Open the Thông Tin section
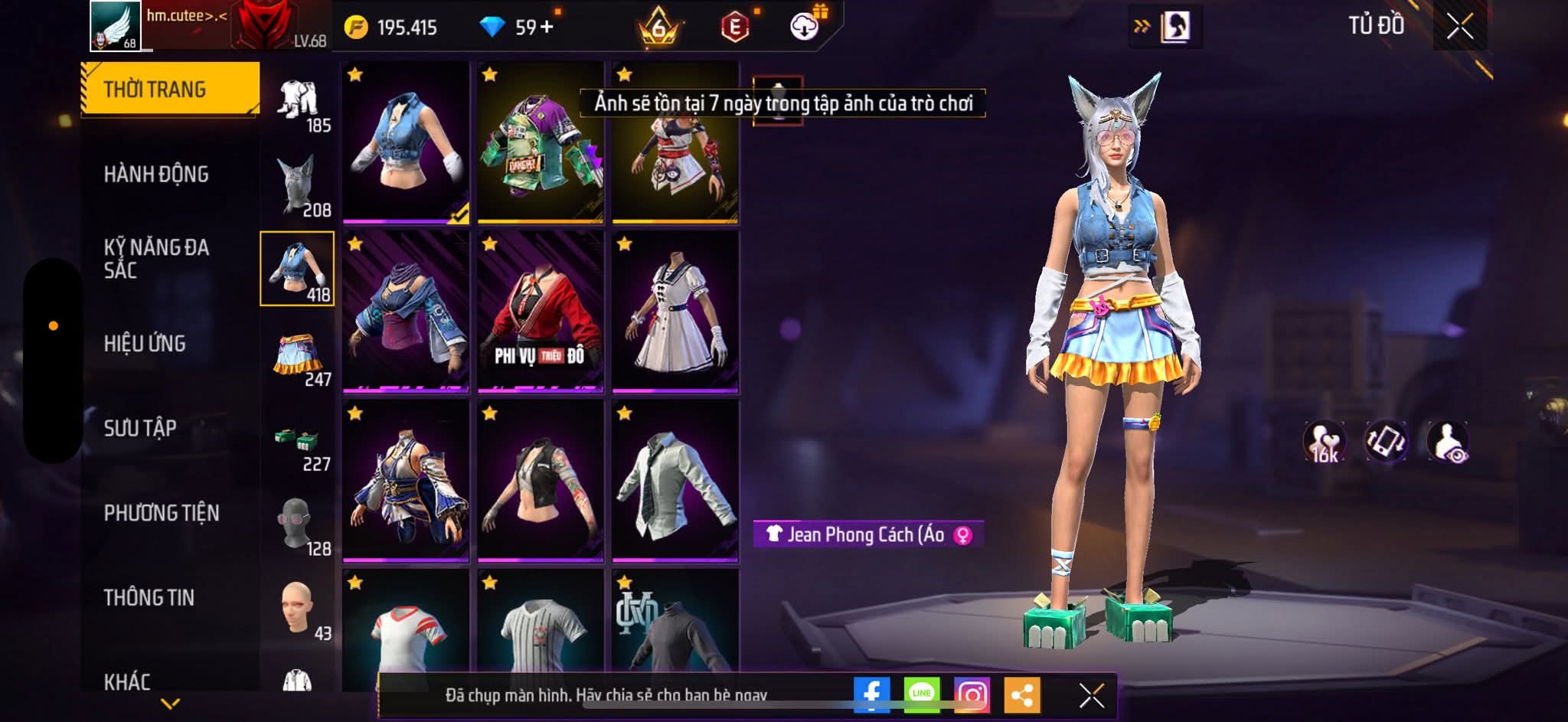1568x722 pixels. pos(149,597)
